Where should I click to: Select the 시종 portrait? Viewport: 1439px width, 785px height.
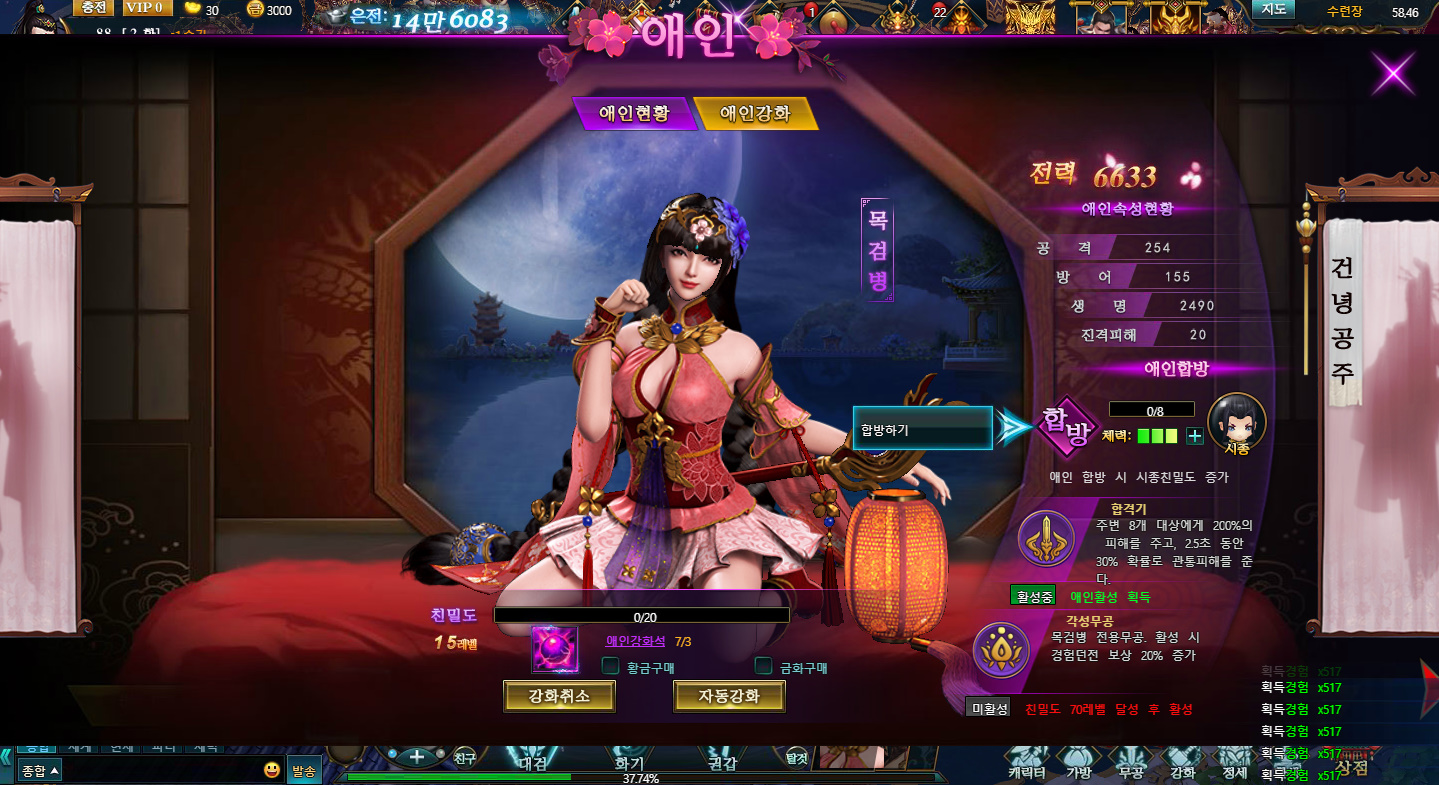1237,422
